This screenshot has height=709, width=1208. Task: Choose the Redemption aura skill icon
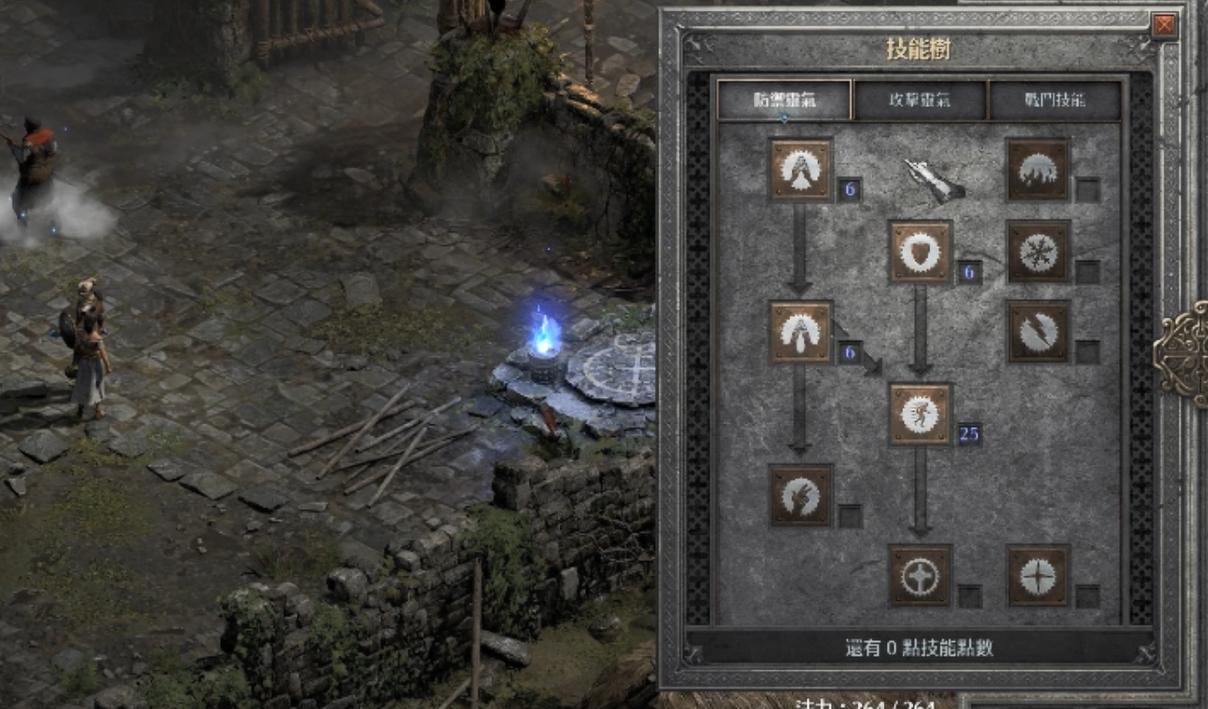pos(920,575)
